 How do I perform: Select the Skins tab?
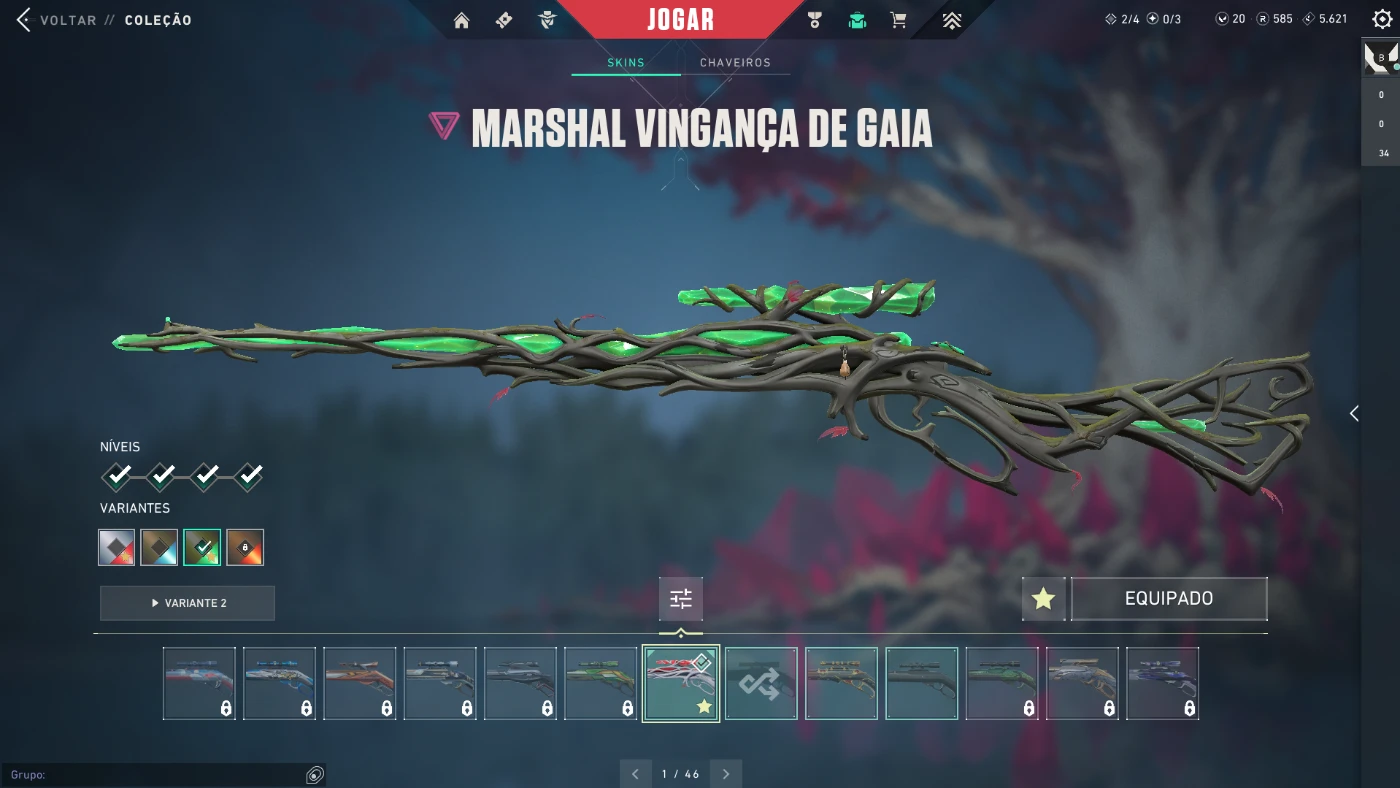[x=626, y=63]
